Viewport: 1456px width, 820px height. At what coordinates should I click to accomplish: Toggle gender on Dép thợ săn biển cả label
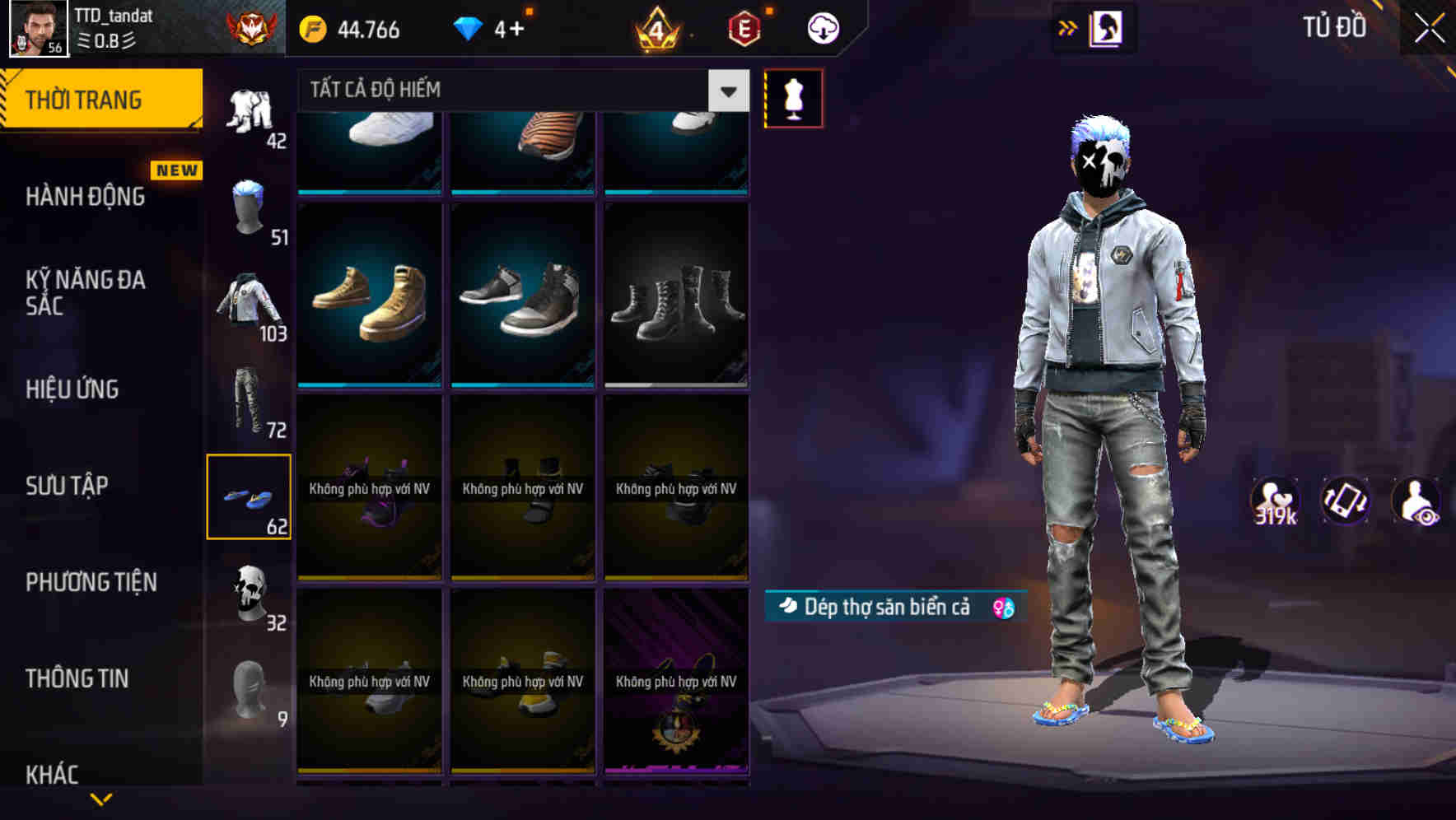click(x=1003, y=607)
